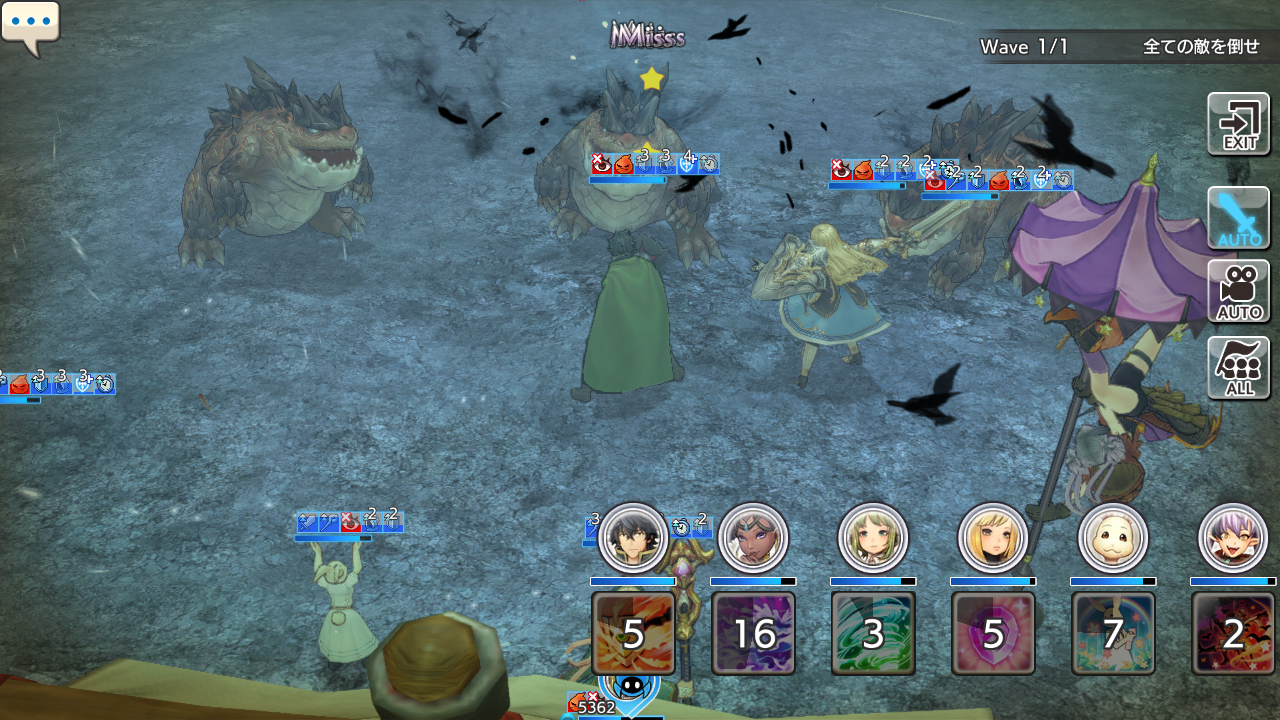Activate the pink shield skill showing 5
Image resolution: width=1280 pixels, height=720 pixels.
[993, 633]
